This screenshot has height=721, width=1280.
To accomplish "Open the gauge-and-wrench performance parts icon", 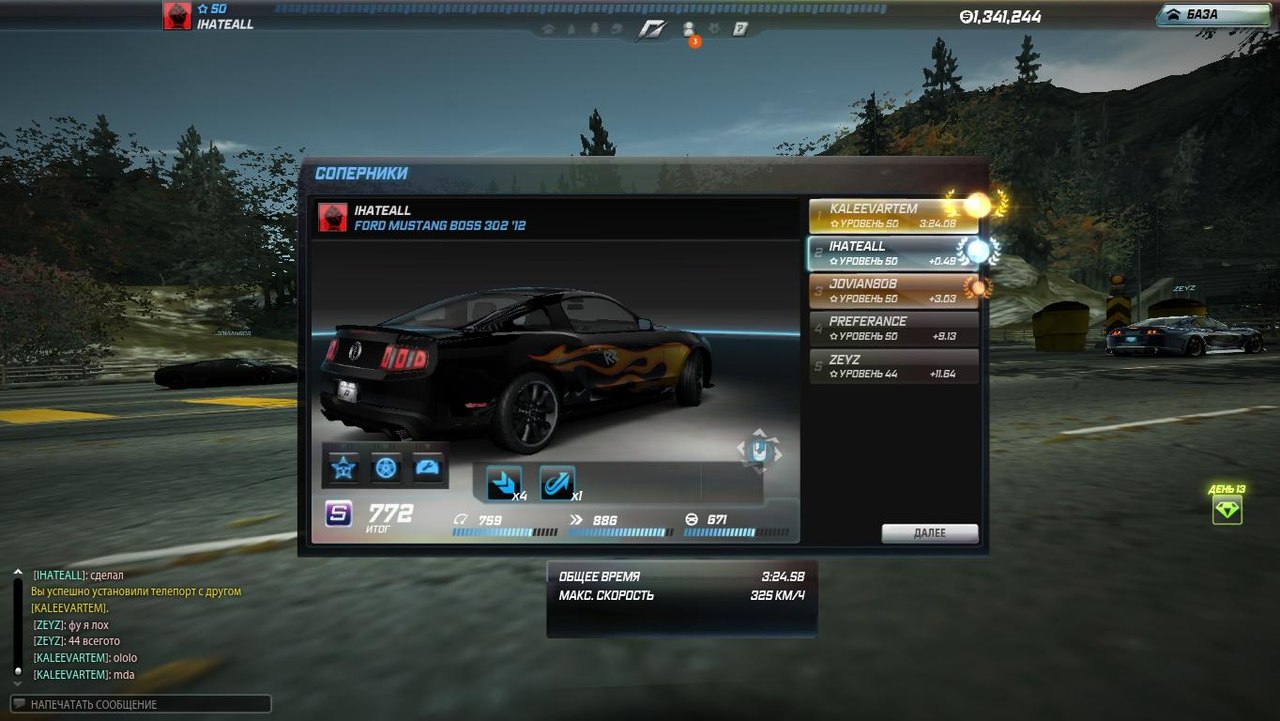I will click(428, 467).
